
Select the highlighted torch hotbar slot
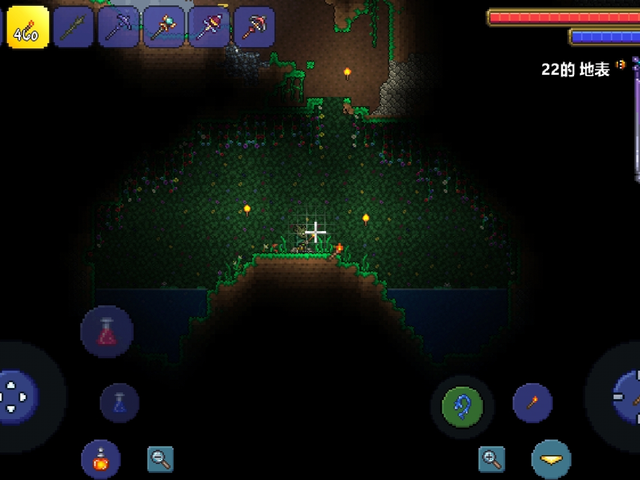[26, 27]
